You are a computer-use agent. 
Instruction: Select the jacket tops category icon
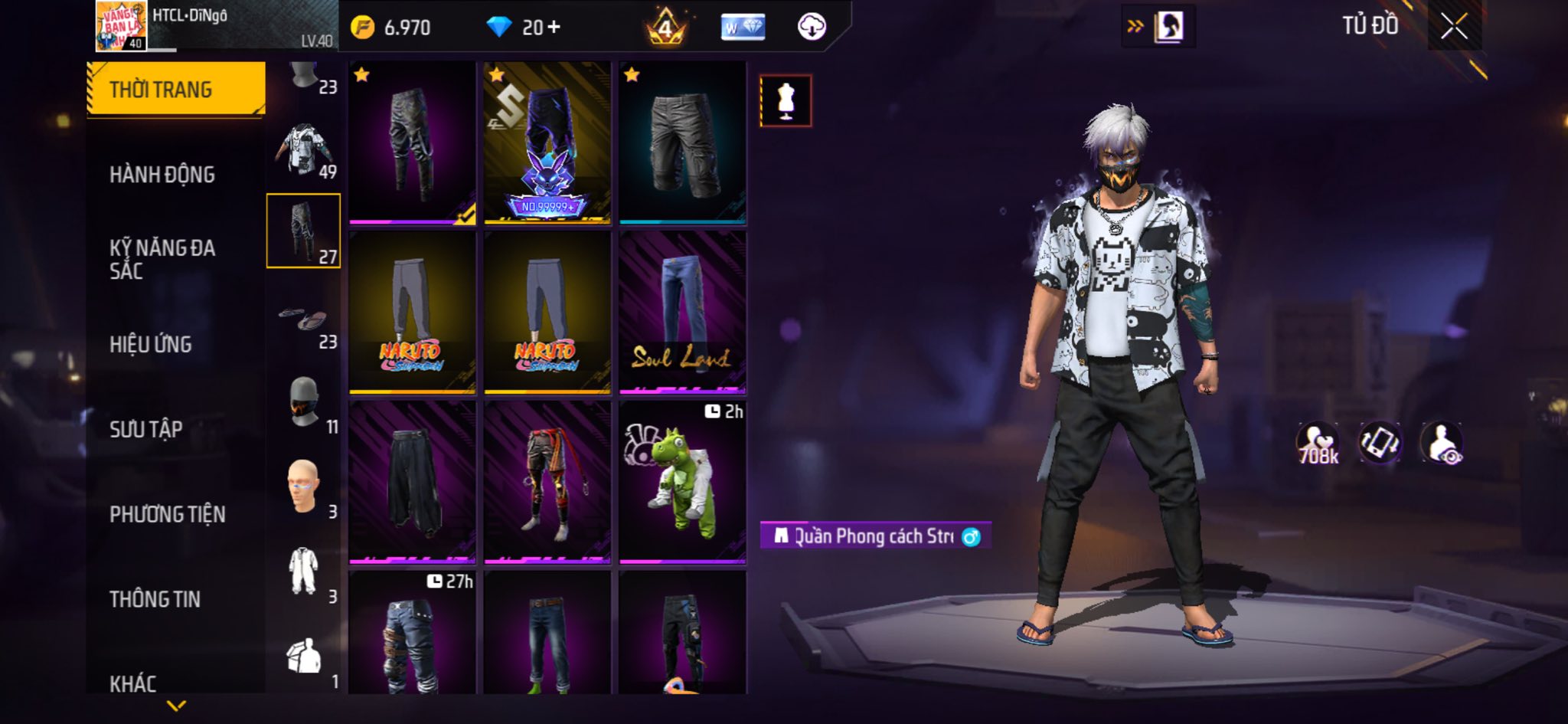[304, 149]
